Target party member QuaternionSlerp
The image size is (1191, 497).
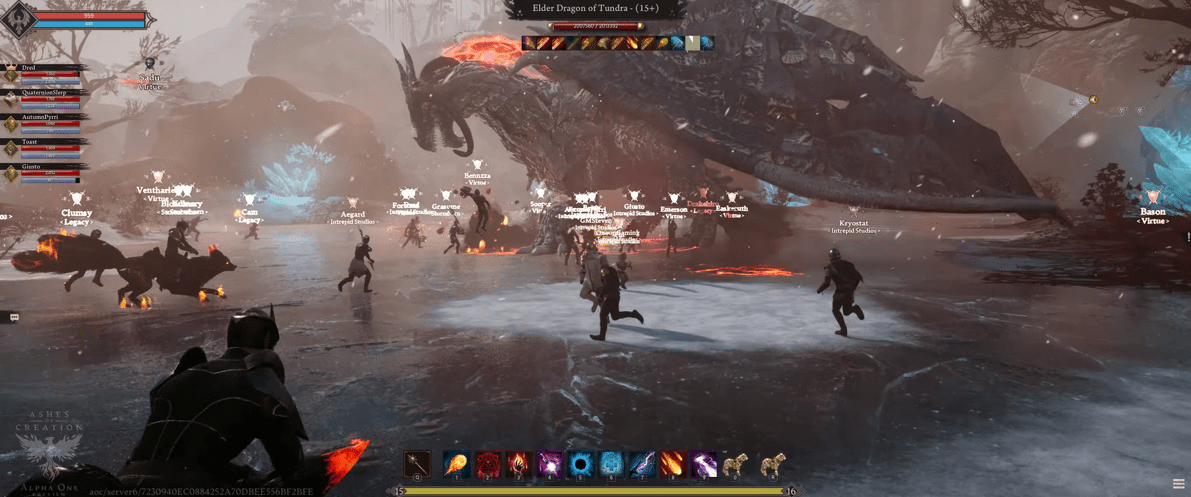tap(45, 98)
